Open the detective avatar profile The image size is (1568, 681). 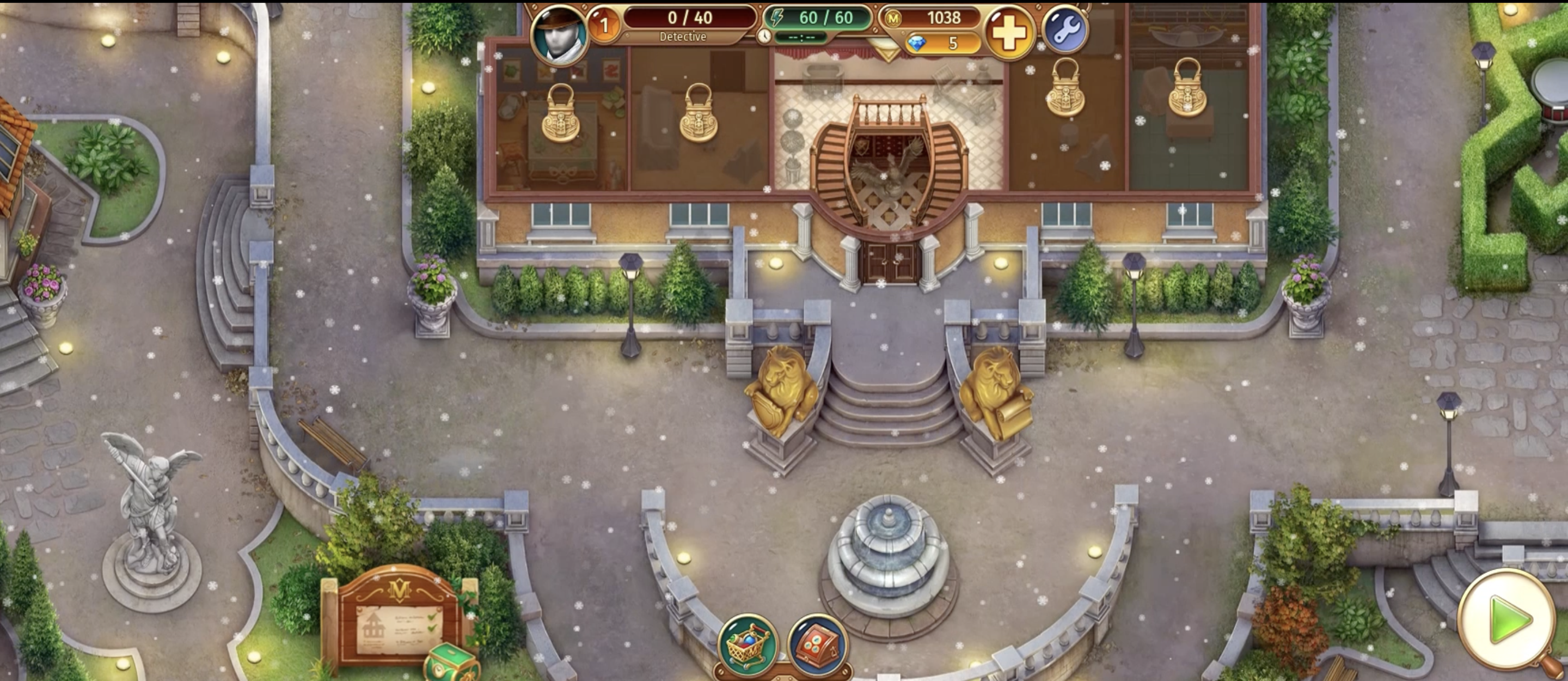558,33
